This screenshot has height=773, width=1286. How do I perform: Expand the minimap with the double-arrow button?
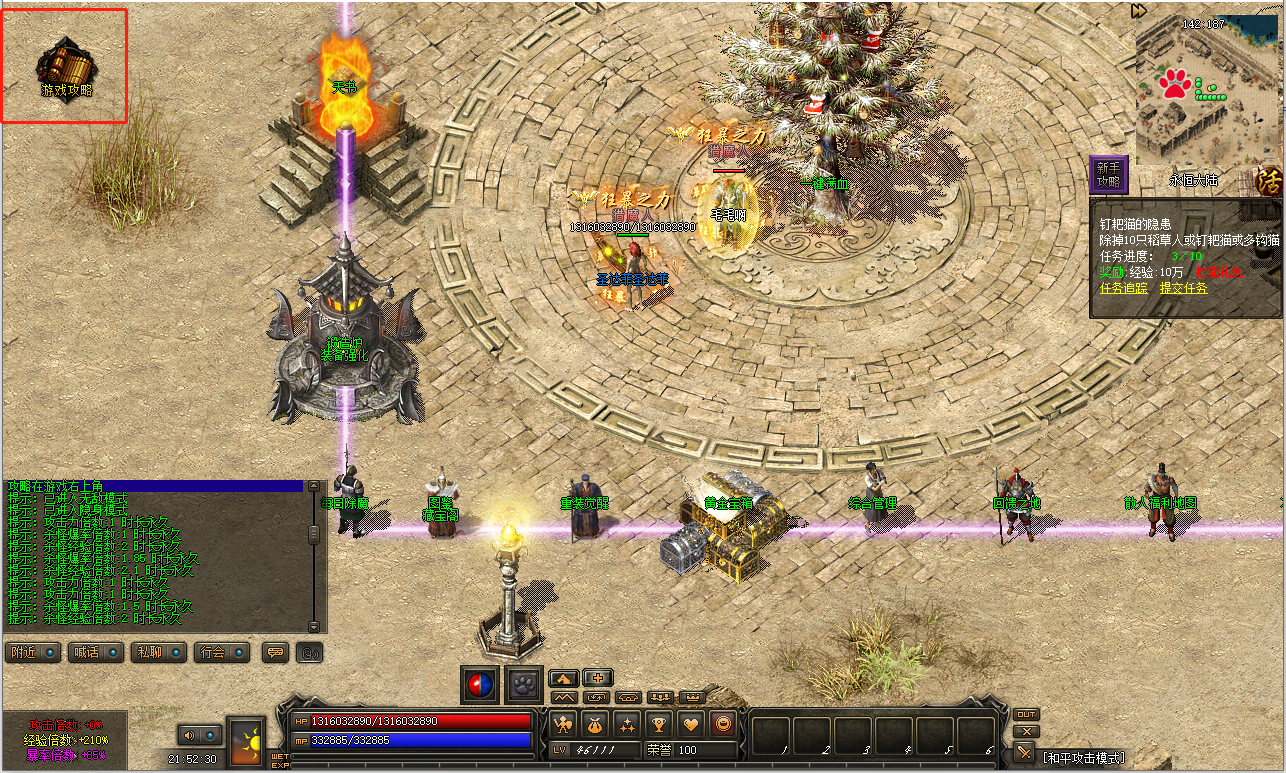point(1139,11)
